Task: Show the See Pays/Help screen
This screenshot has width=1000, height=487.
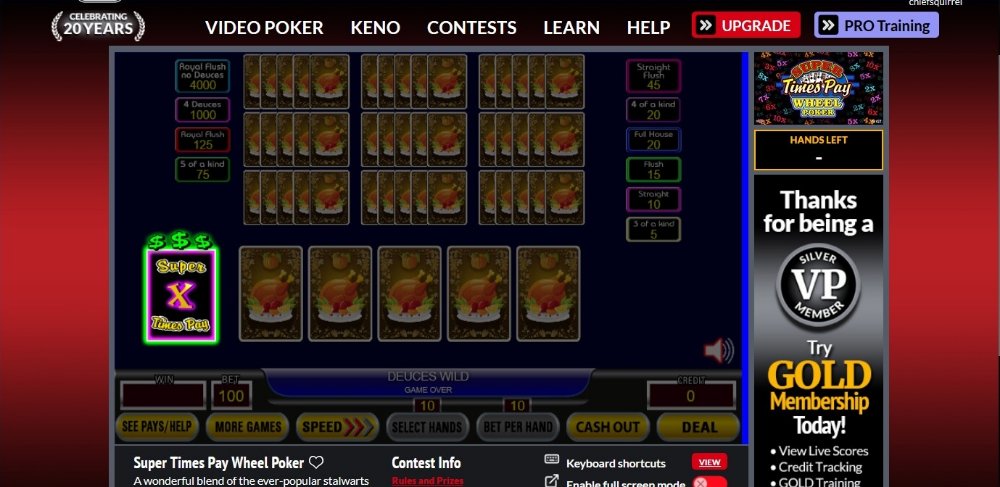Action: coord(157,427)
